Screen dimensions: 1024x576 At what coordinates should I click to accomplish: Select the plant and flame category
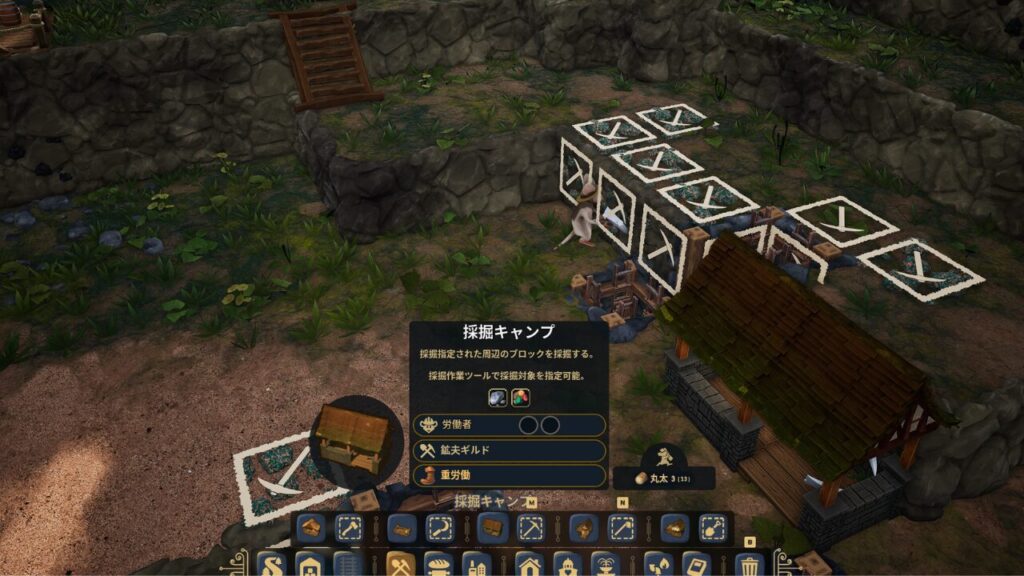click(657, 565)
